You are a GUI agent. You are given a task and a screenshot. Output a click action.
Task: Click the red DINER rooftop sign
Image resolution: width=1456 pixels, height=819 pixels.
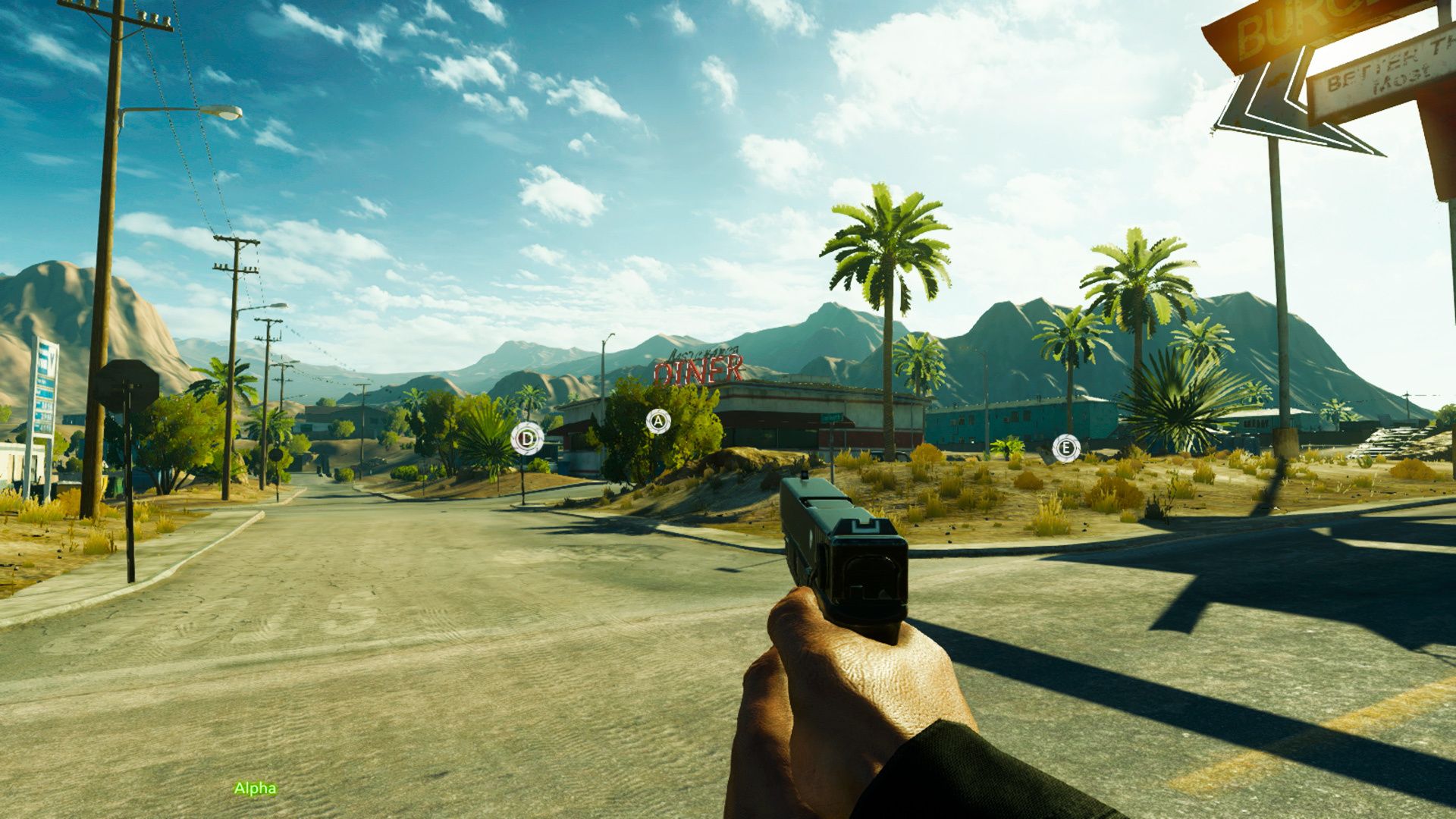point(698,369)
